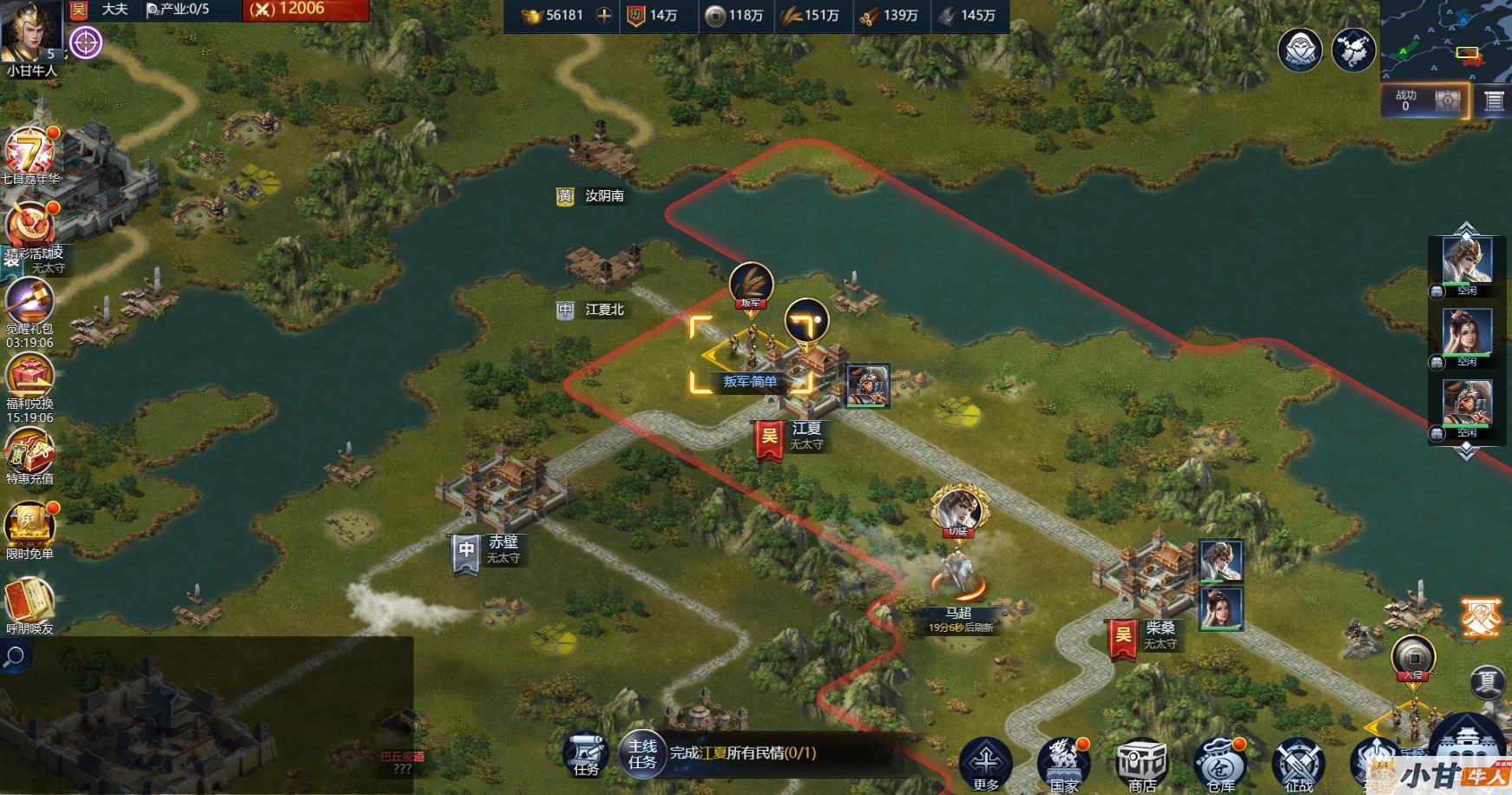1512x795 pixels.
Task: Click the minimap
Action: tap(1445, 41)
